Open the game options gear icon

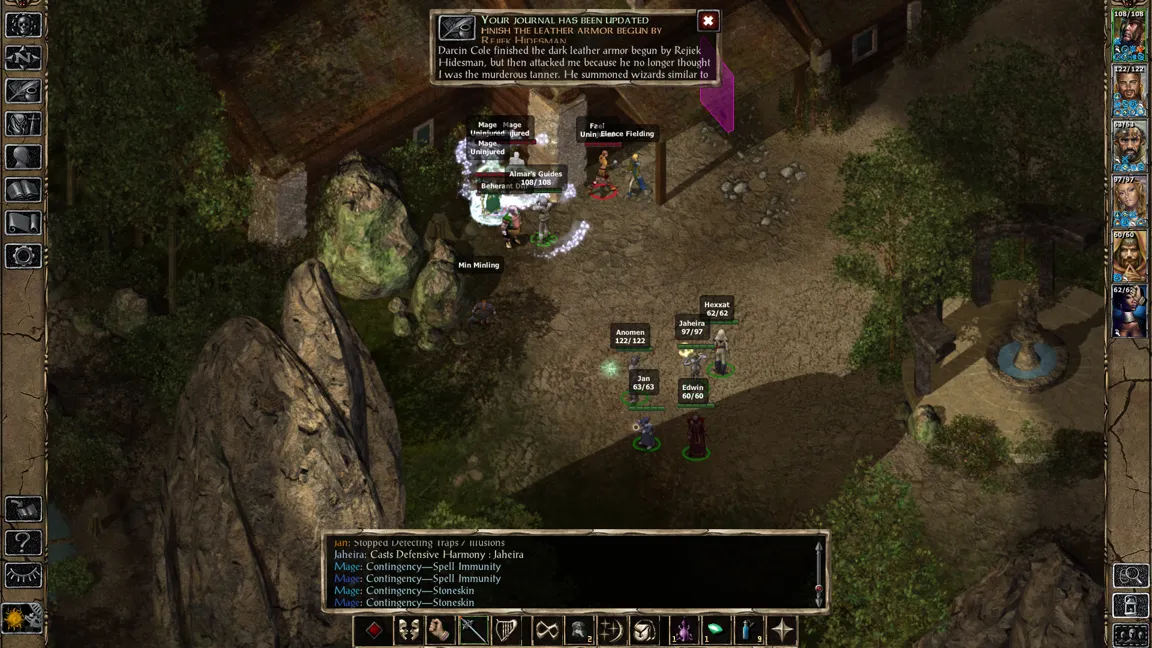(x=23, y=255)
